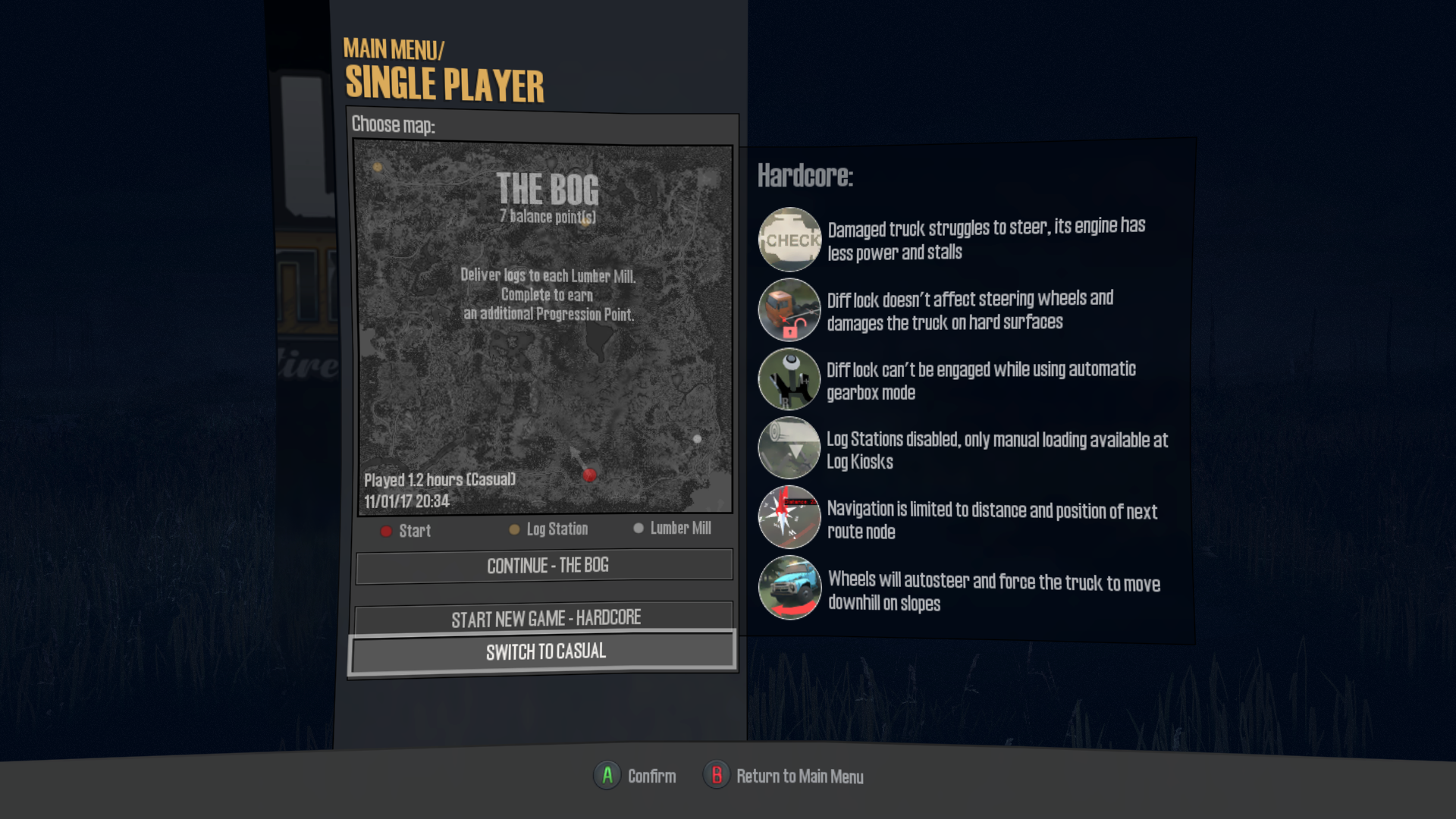Select the diff lock steering penalty icon
The height and width of the screenshot is (819, 1456).
click(789, 309)
